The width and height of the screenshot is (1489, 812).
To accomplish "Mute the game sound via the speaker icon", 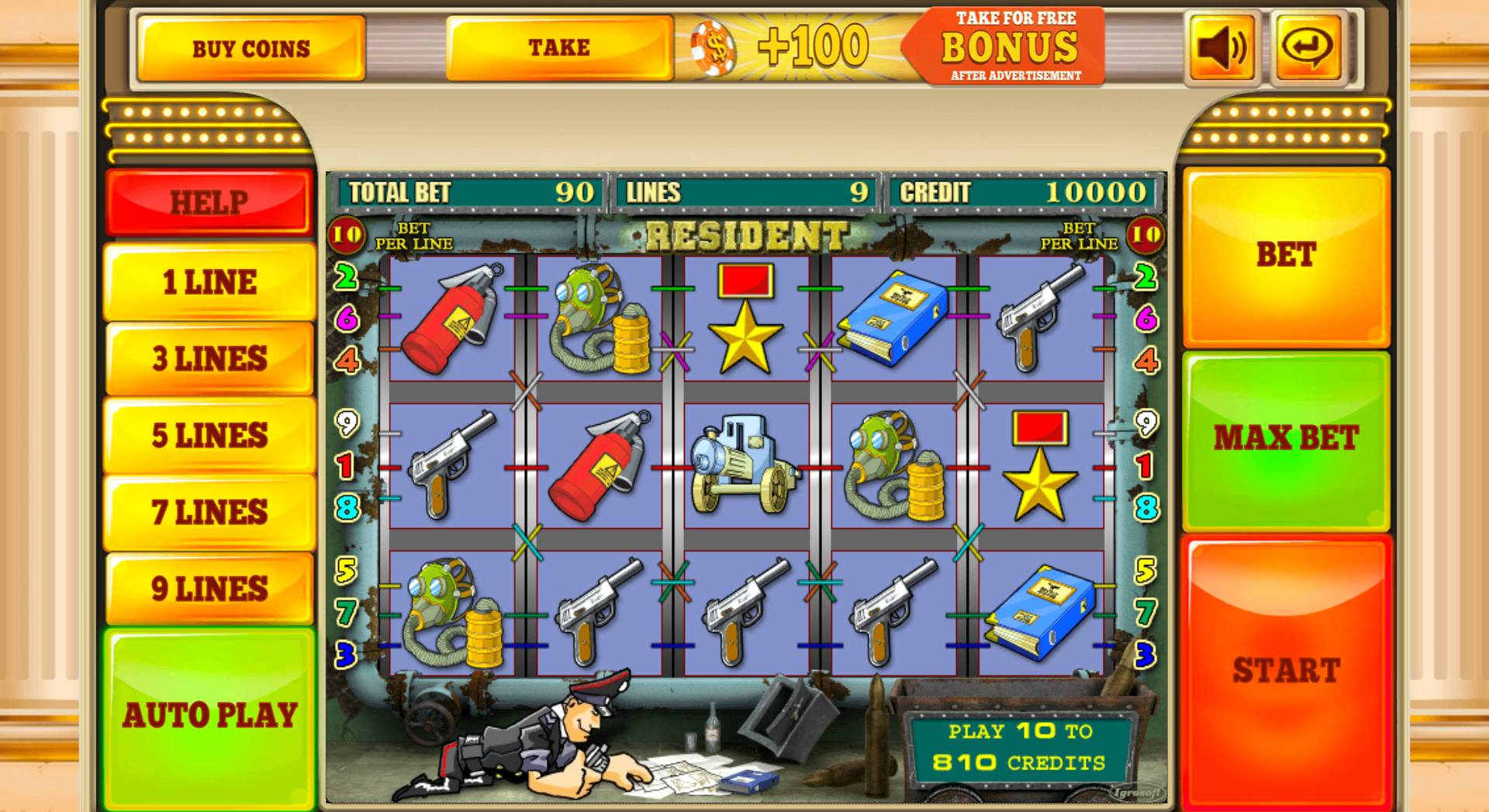I will coord(1220,47).
